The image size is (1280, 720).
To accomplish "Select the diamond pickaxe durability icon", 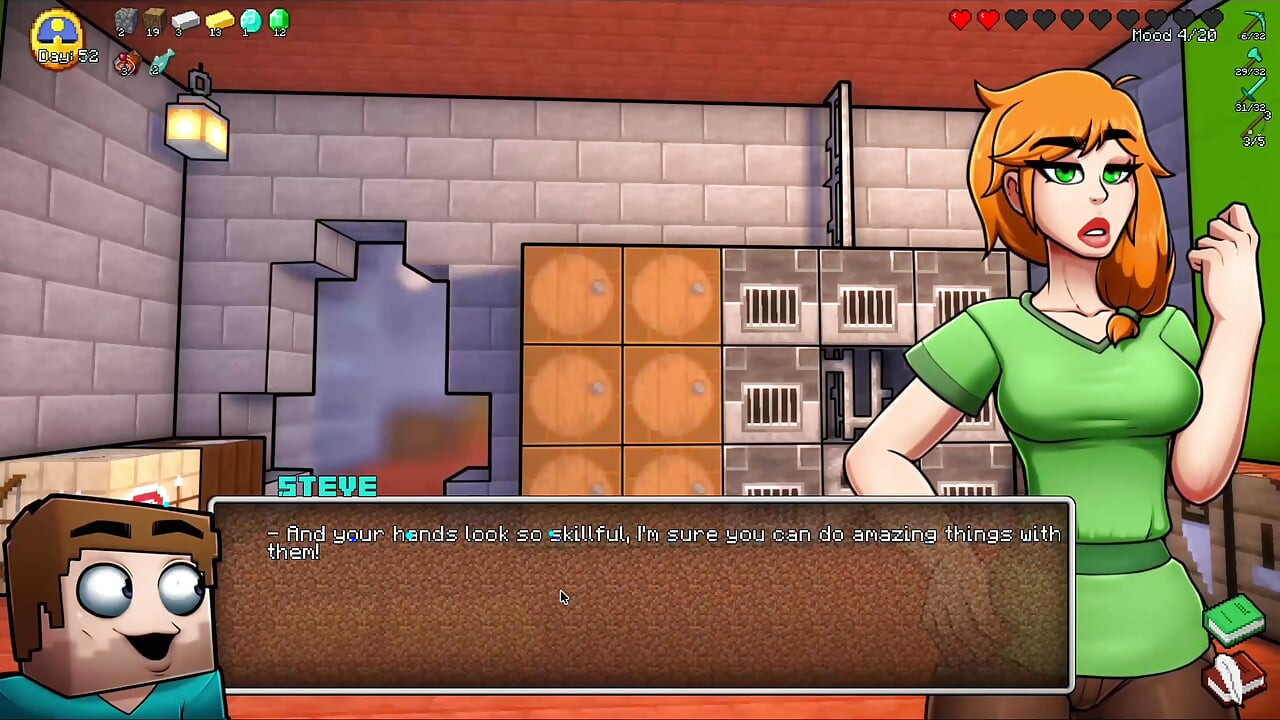I will click(1255, 20).
